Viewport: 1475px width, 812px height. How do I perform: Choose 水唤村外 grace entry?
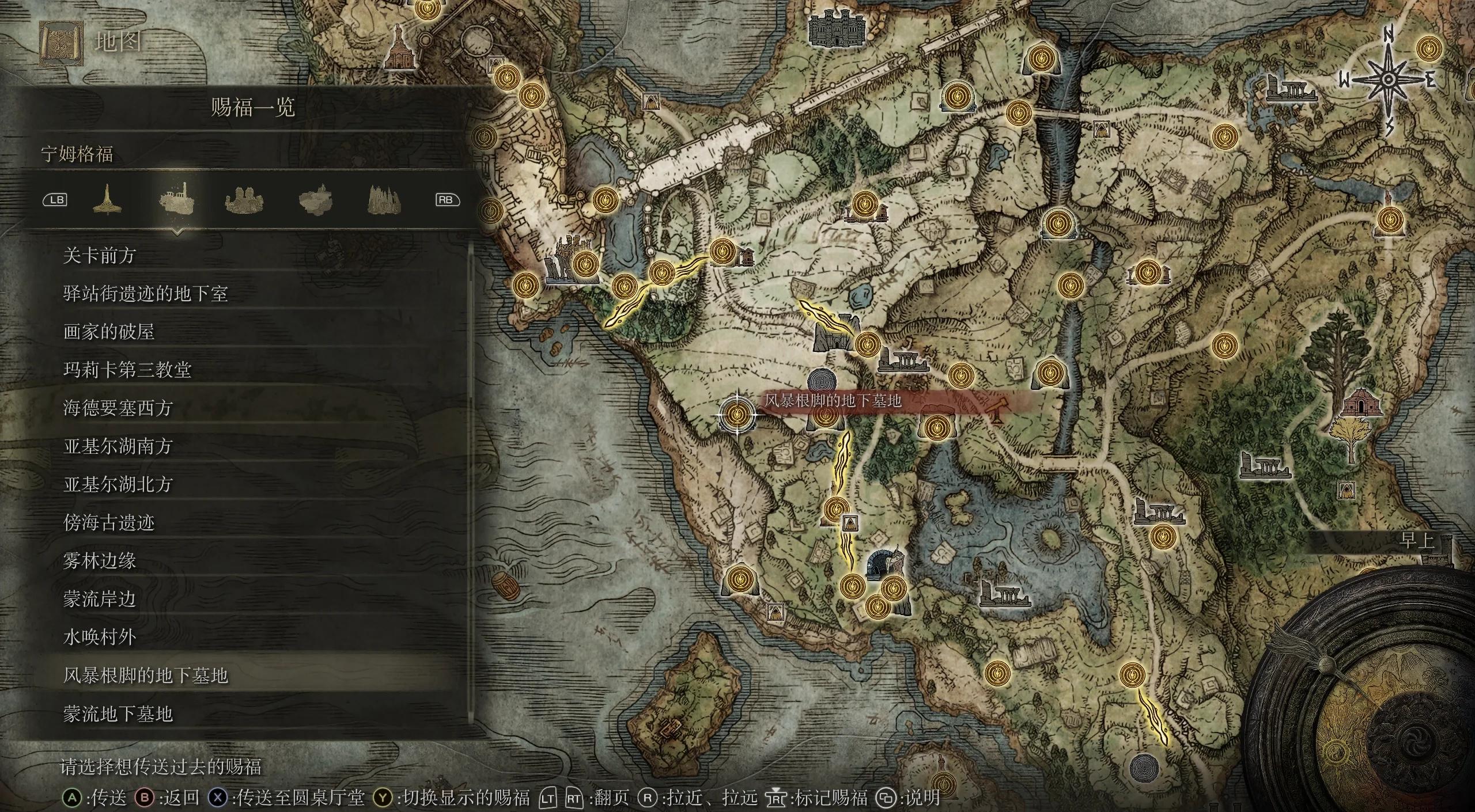coord(99,638)
